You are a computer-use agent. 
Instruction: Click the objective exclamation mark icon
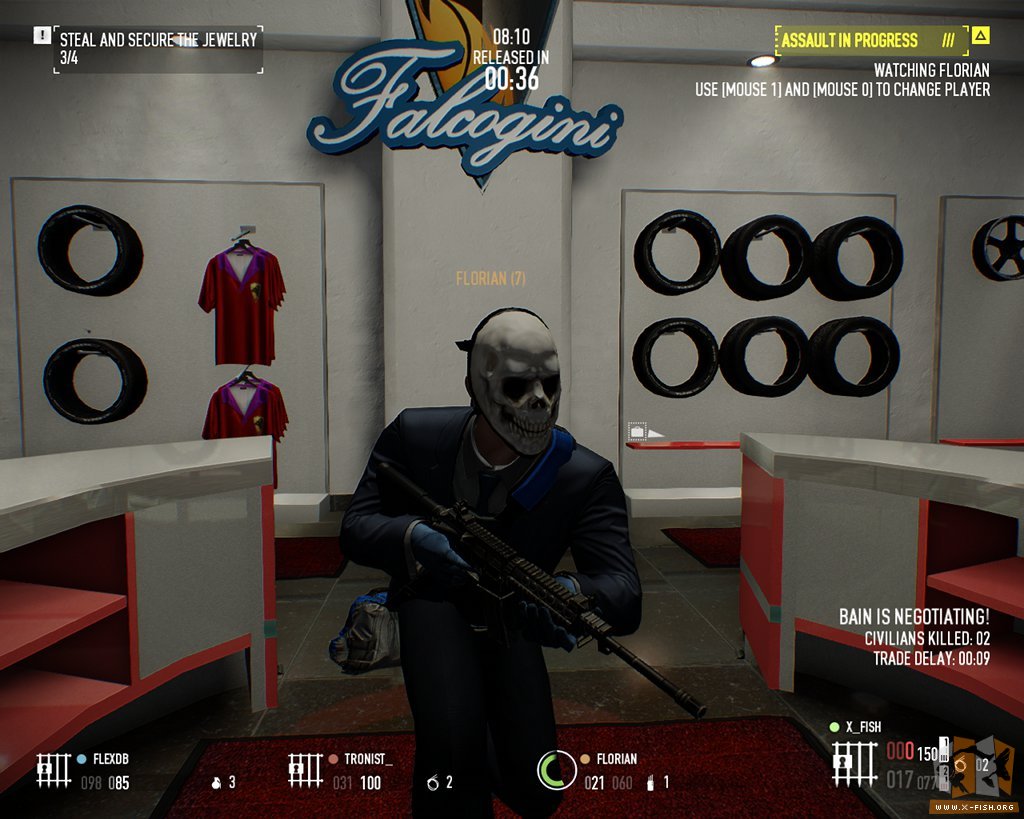click(x=41, y=36)
